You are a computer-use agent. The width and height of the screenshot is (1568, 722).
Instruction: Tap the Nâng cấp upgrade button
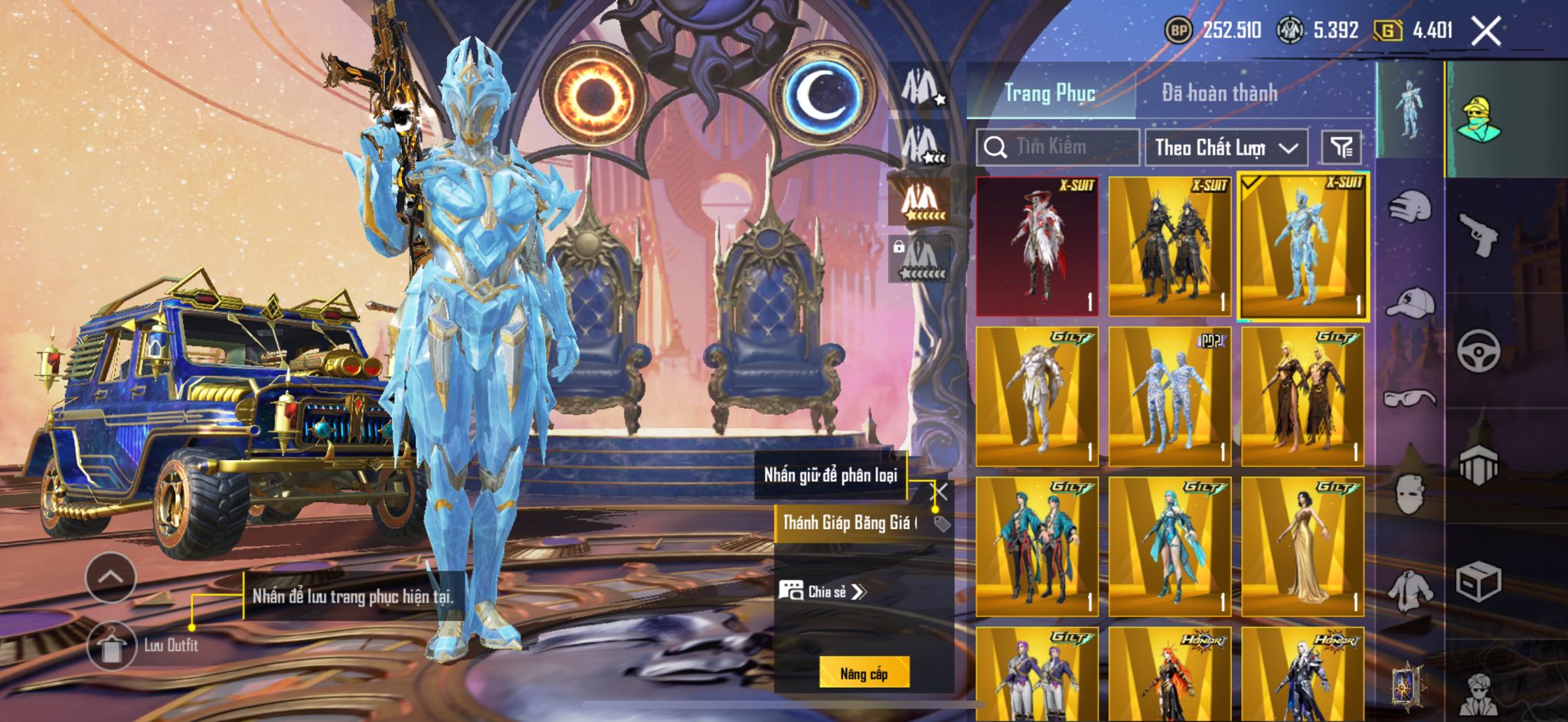click(x=864, y=673)
